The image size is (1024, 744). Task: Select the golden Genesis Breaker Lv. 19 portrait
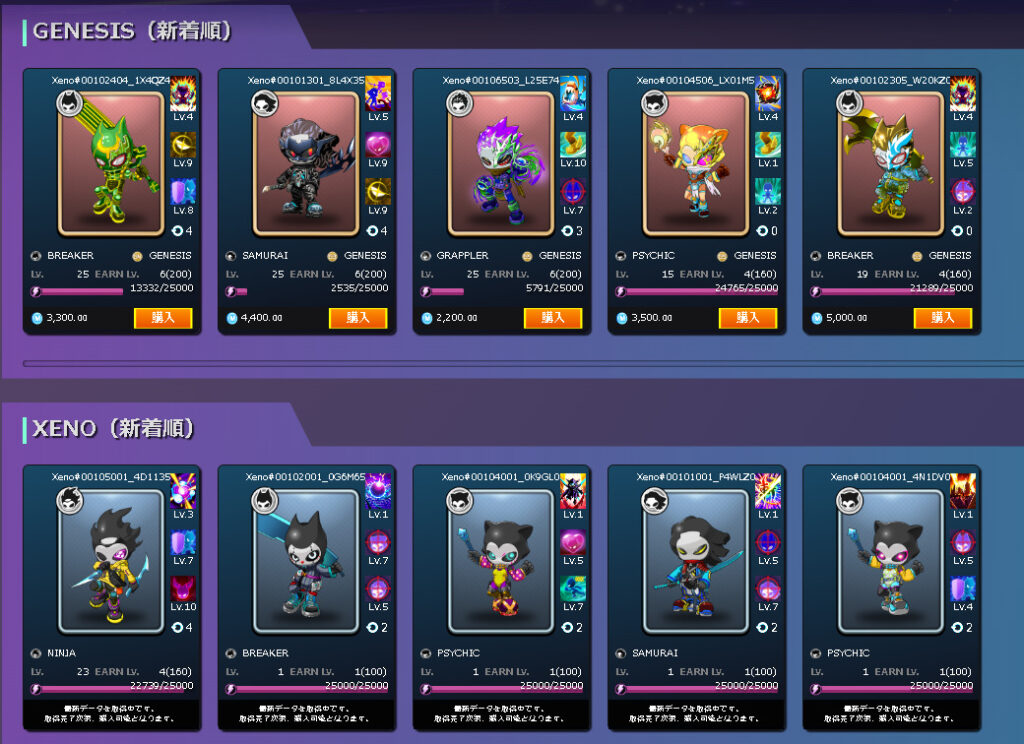[x=890, y=163]
